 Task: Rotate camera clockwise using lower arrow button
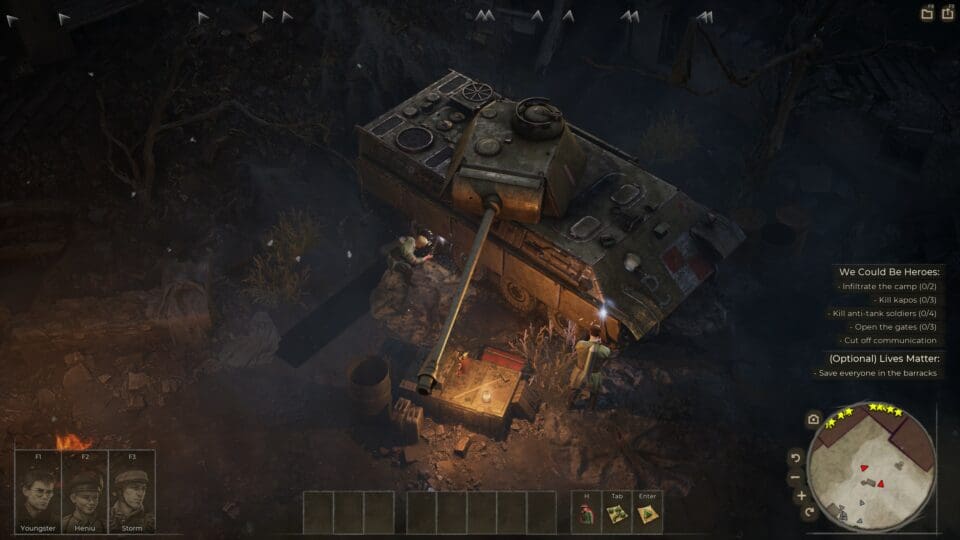[809, 512]
